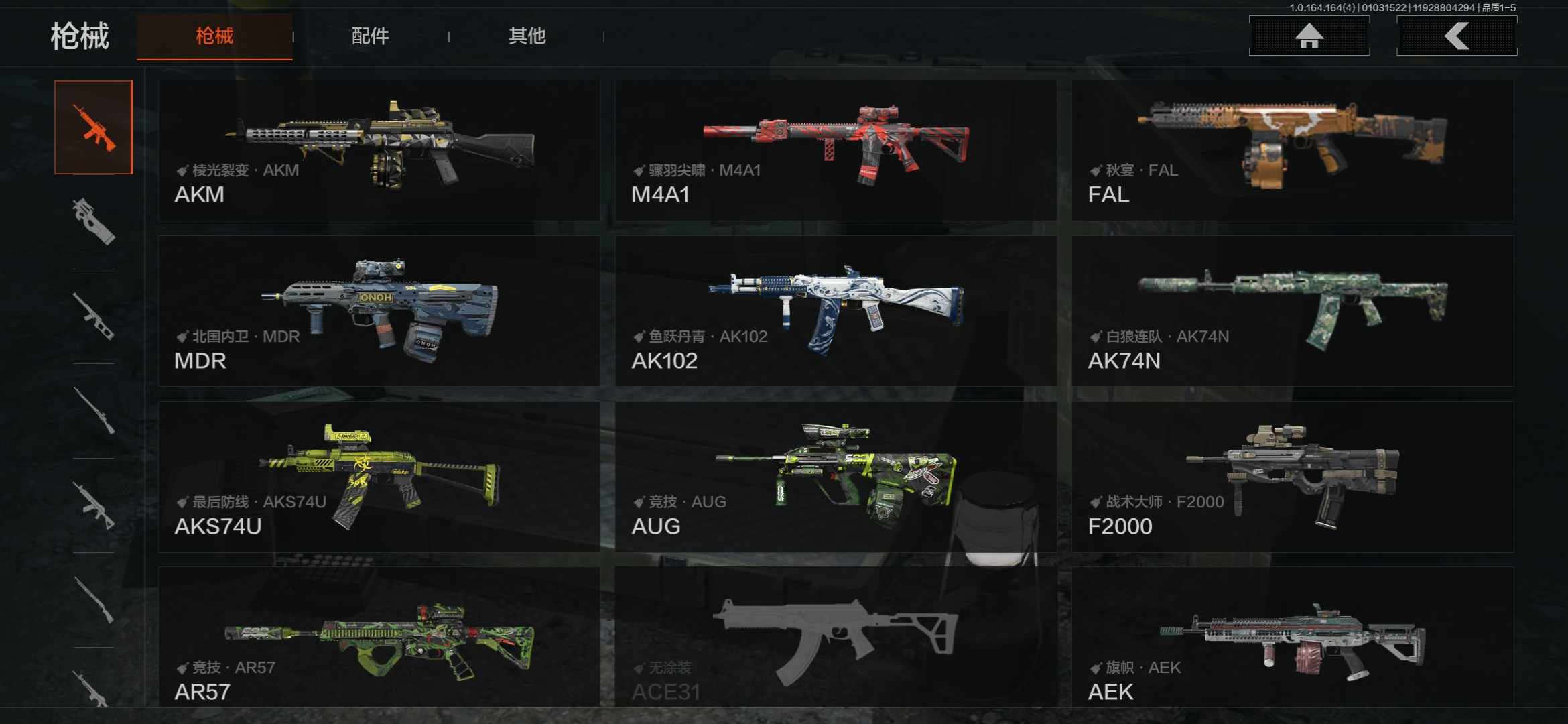Select the MDR weapon card
Image resolution: width=1568 pixels, height=724 pixels.
click(x=379, y=311)
